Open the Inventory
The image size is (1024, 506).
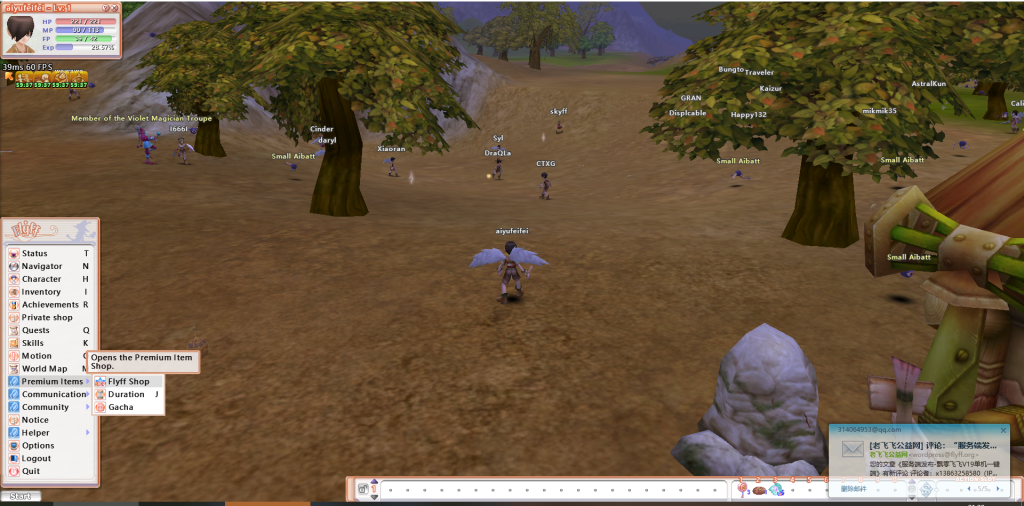41,293
